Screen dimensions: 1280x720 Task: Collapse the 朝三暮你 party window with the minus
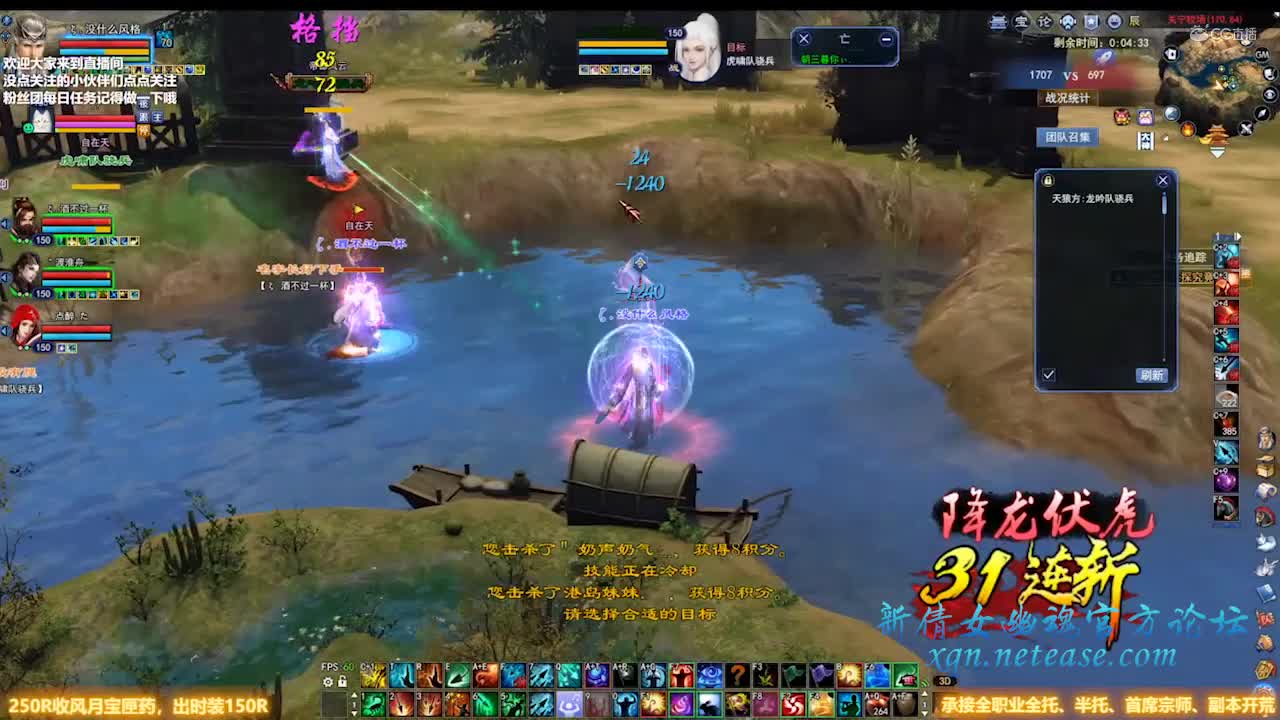coord(884,38)
